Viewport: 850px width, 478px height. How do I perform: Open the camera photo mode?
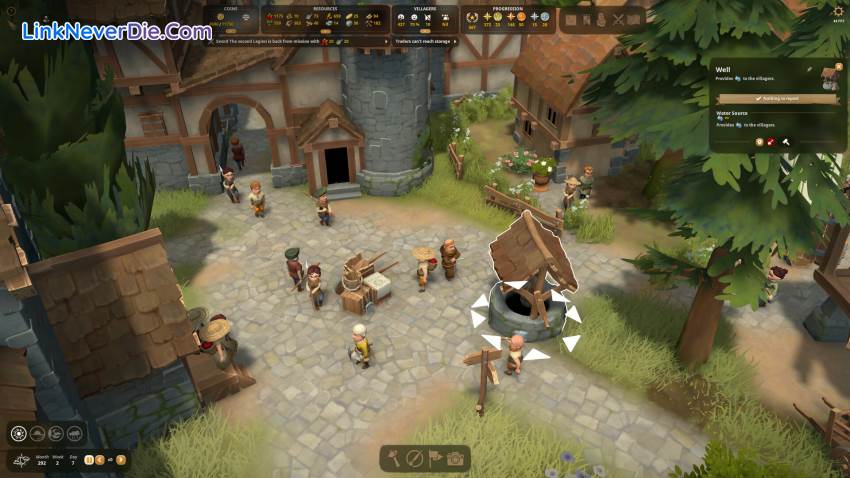456,459
